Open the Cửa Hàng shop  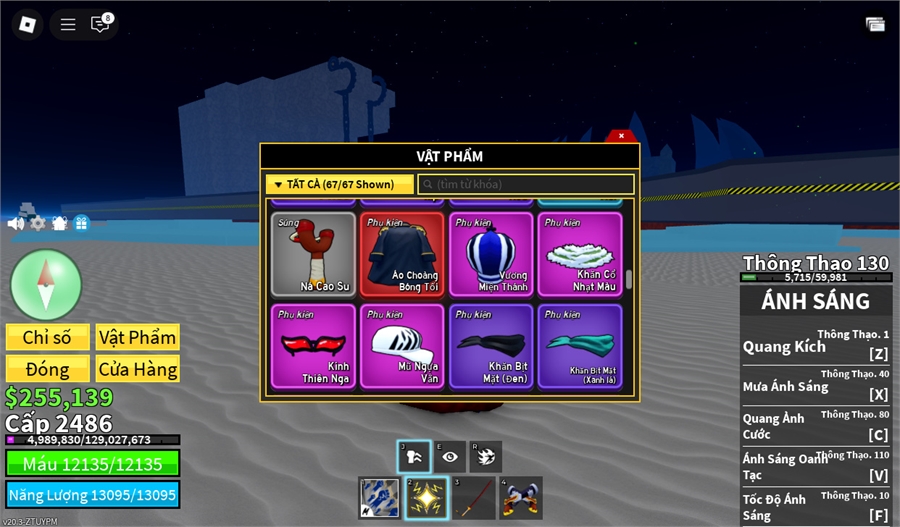click(138, 369)
